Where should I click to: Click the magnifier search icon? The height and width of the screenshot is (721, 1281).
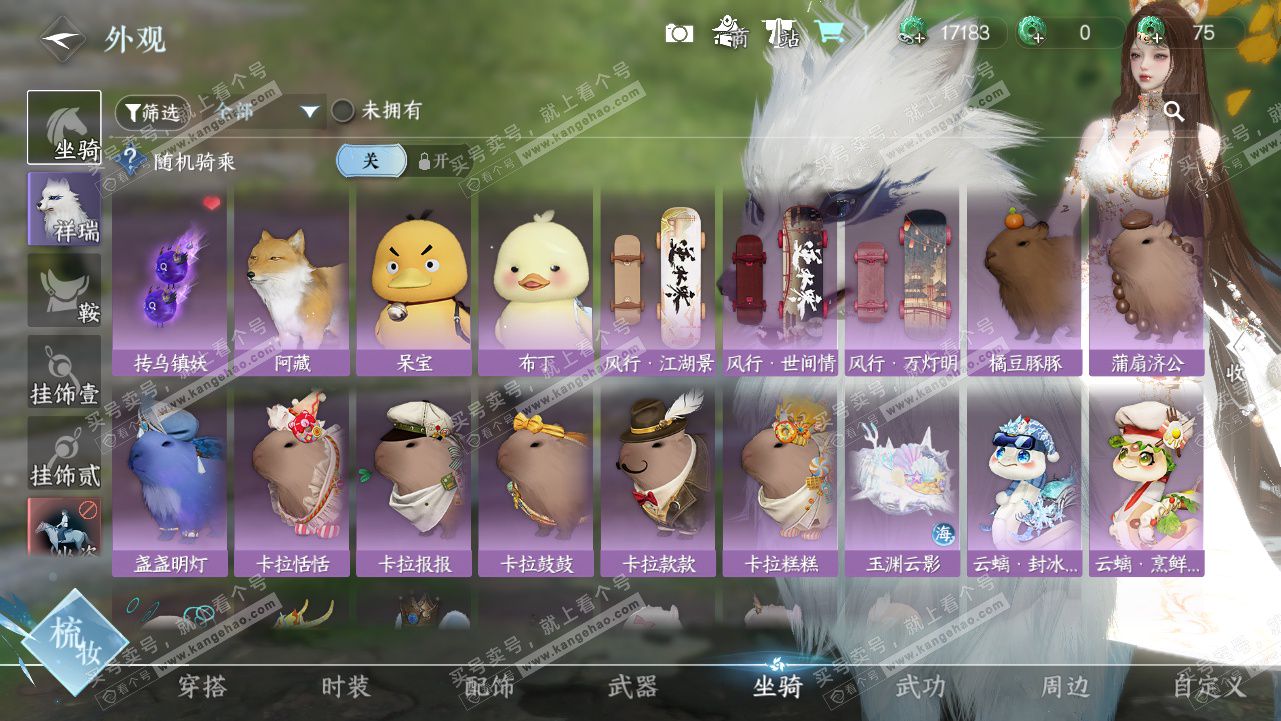click(x=1174, y=111)
